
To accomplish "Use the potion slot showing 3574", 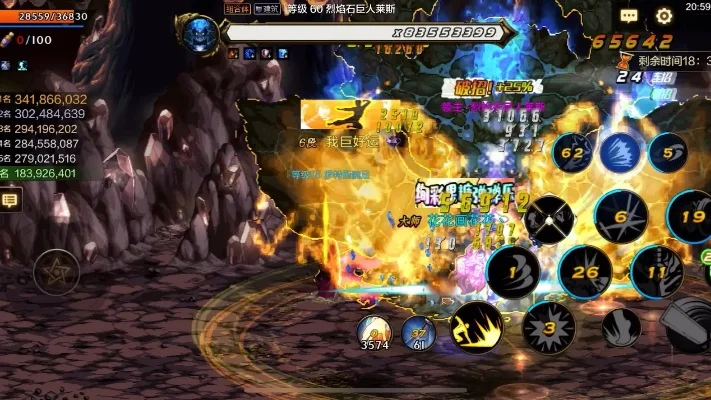I will point(375,332).
